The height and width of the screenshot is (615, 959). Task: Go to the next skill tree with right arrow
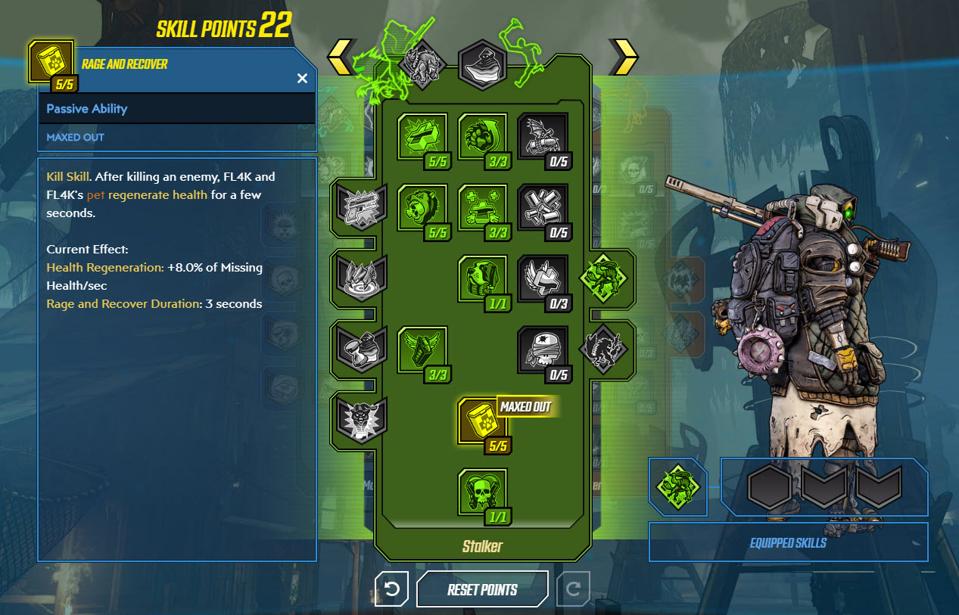(623, 57)
